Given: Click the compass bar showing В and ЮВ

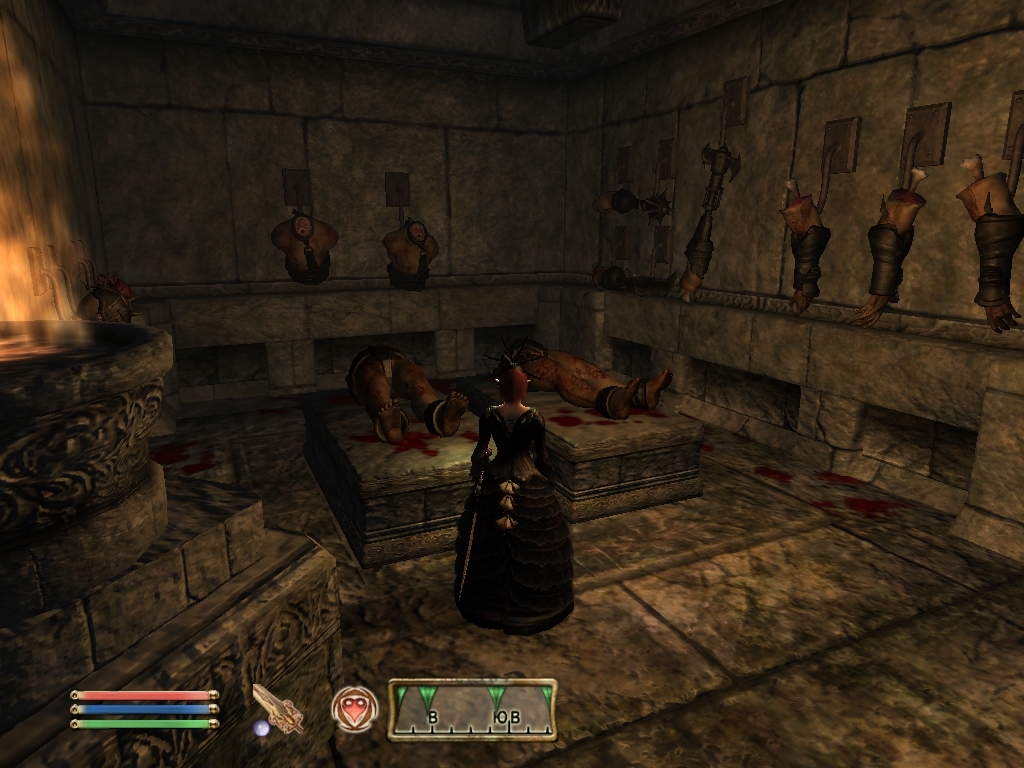Looking at the screenshot, I should pyautogui.click(x=472, y=709).
